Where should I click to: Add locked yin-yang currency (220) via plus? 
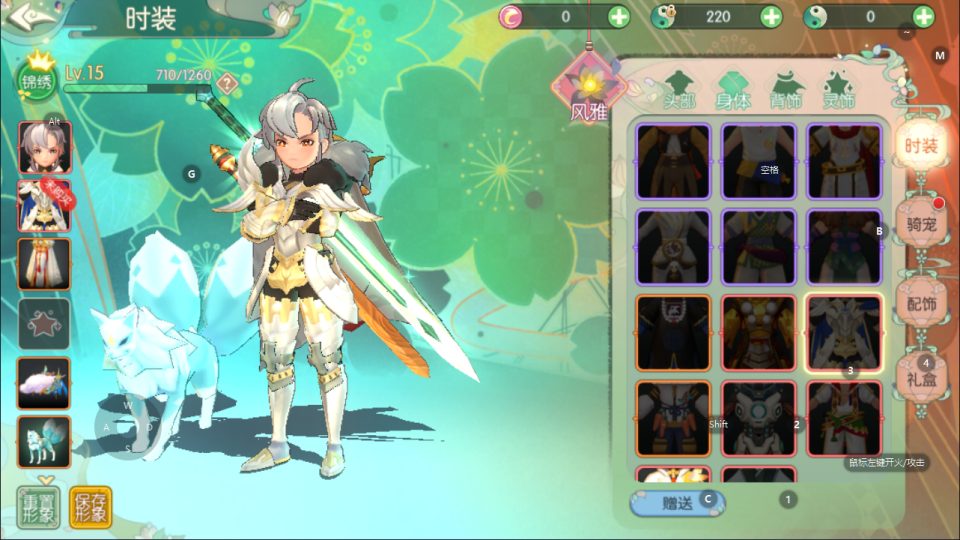771,16
